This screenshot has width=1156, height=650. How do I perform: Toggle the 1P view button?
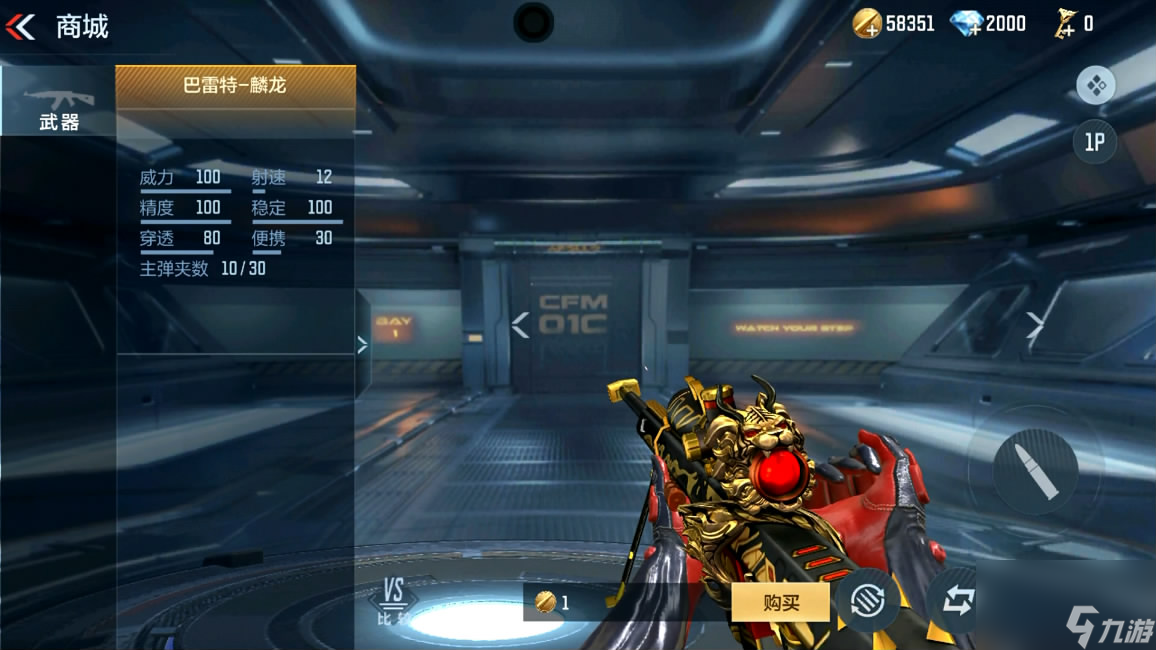pyautogui.click(x=1095, y=142)
